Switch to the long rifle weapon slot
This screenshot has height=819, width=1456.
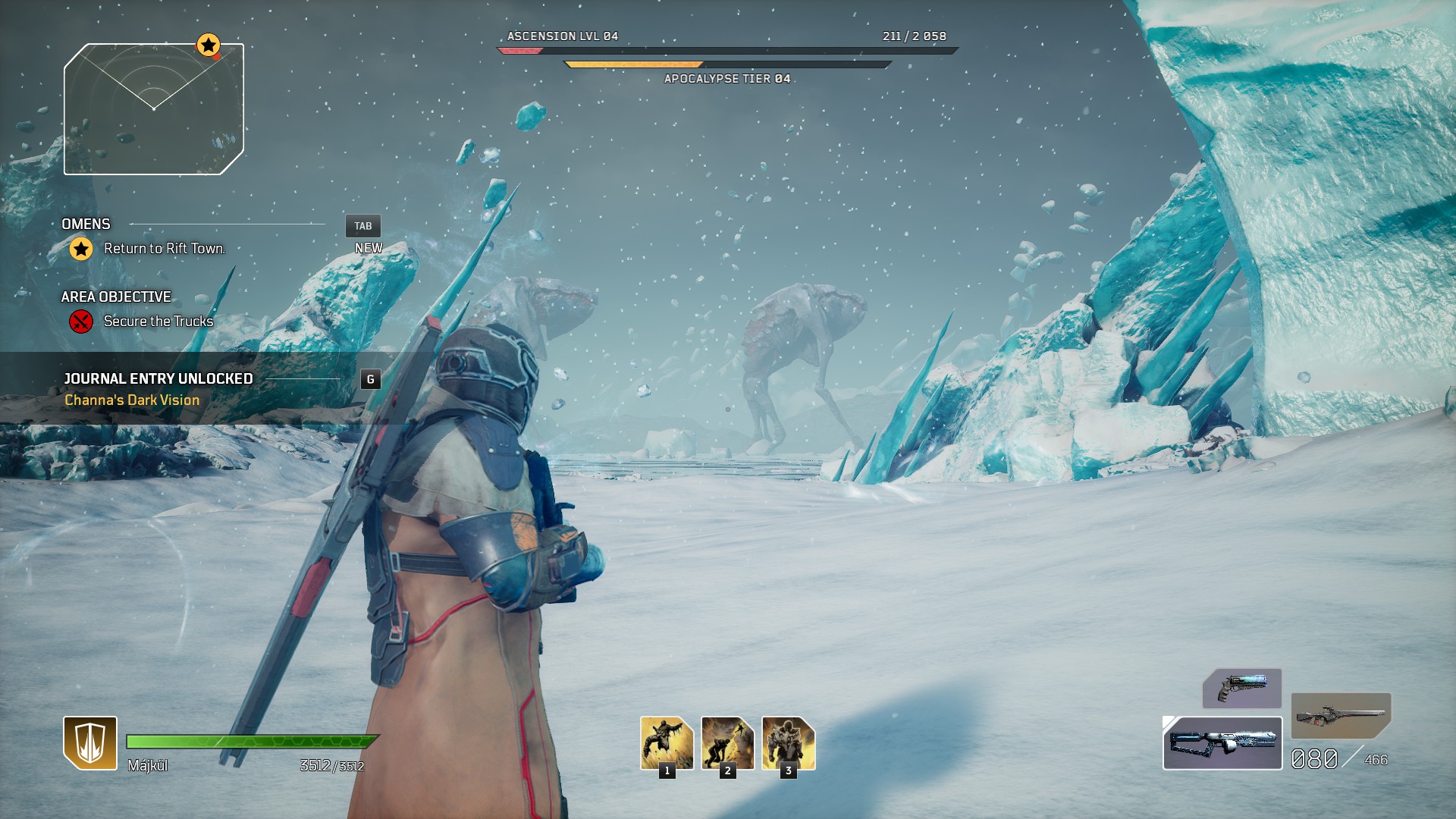point(1341,715)
